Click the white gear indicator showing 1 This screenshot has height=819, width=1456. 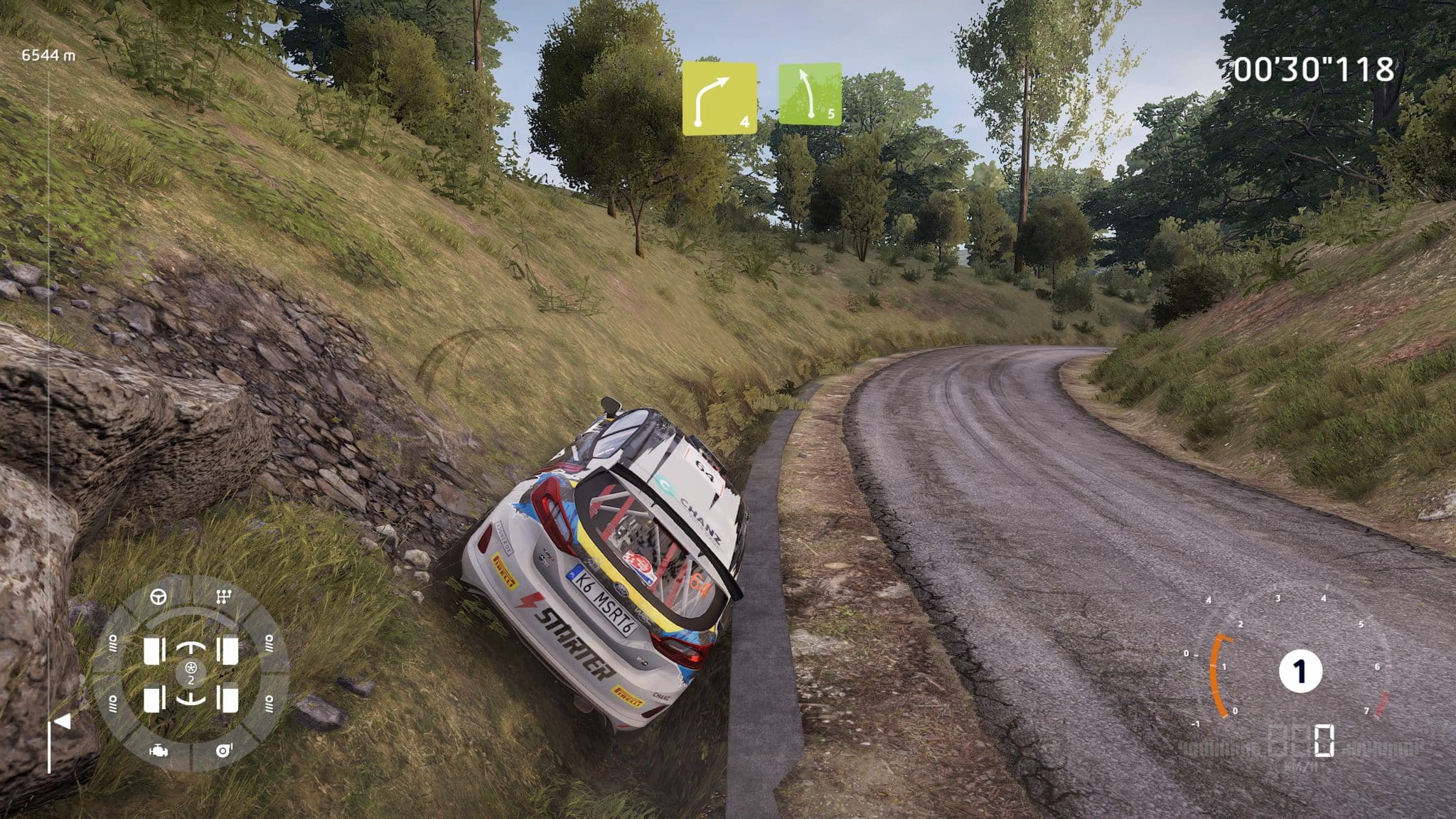[x=1300, y=671]
